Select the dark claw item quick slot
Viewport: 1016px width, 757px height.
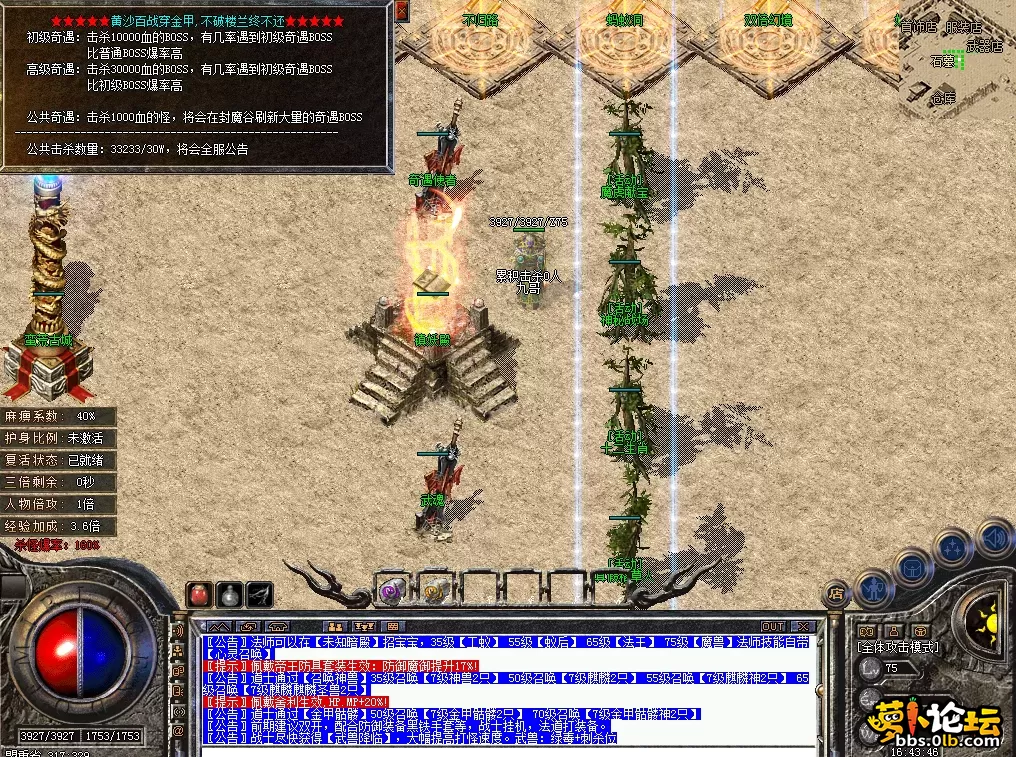[x=260, y=594]
